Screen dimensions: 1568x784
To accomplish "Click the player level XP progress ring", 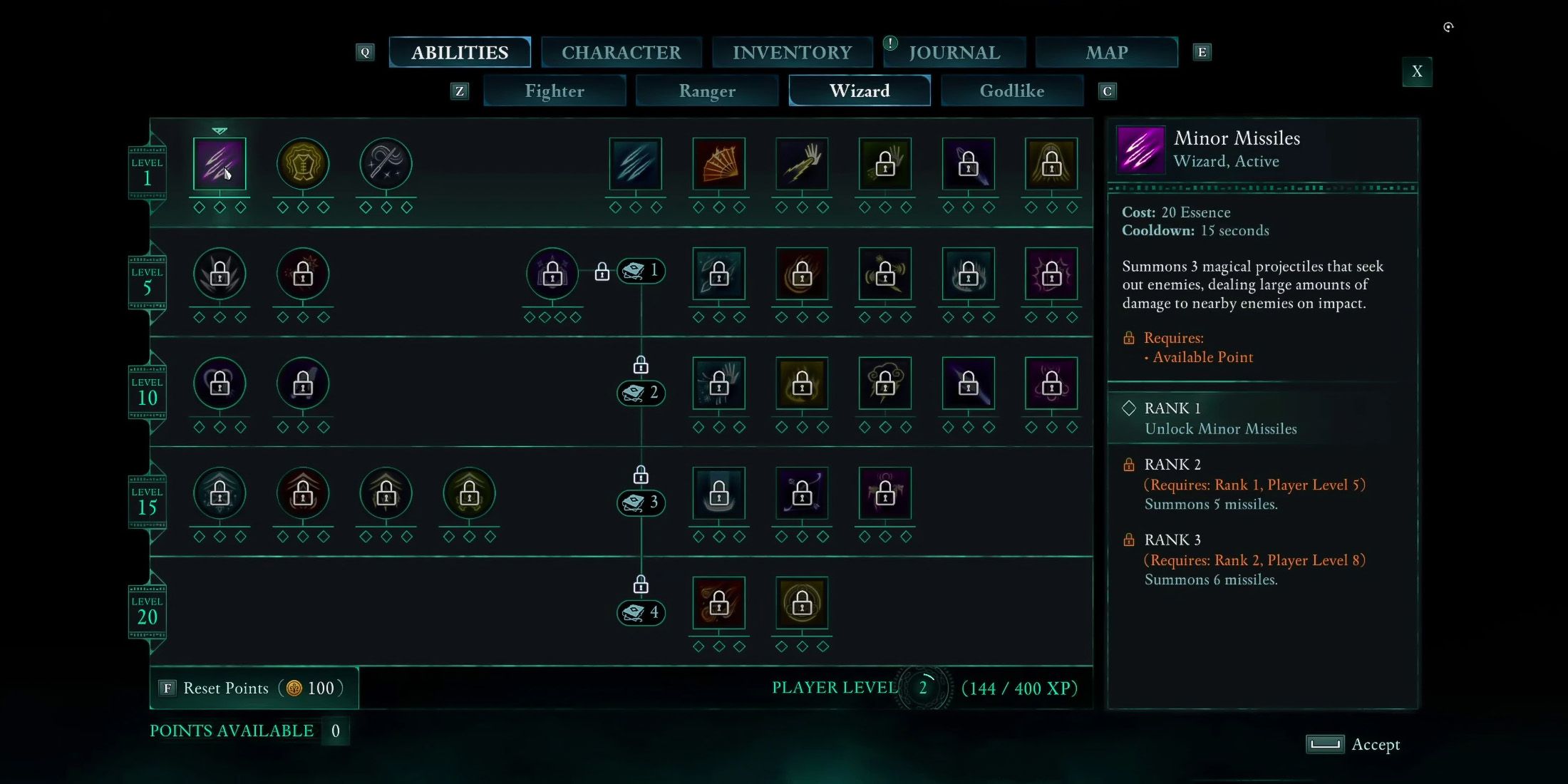I will [924, 686].
